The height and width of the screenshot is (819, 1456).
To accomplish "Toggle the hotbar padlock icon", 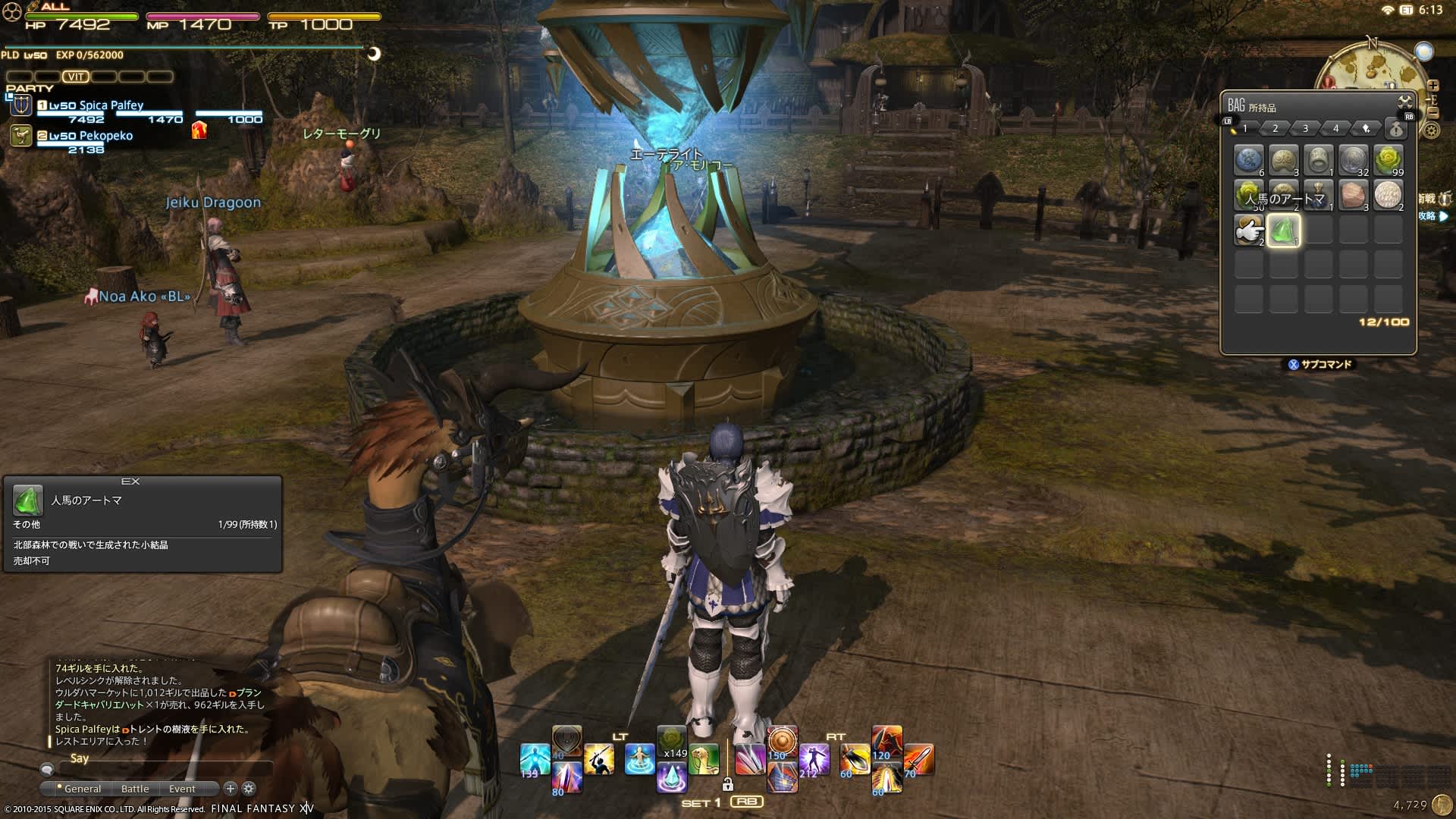I will point(727,784).
